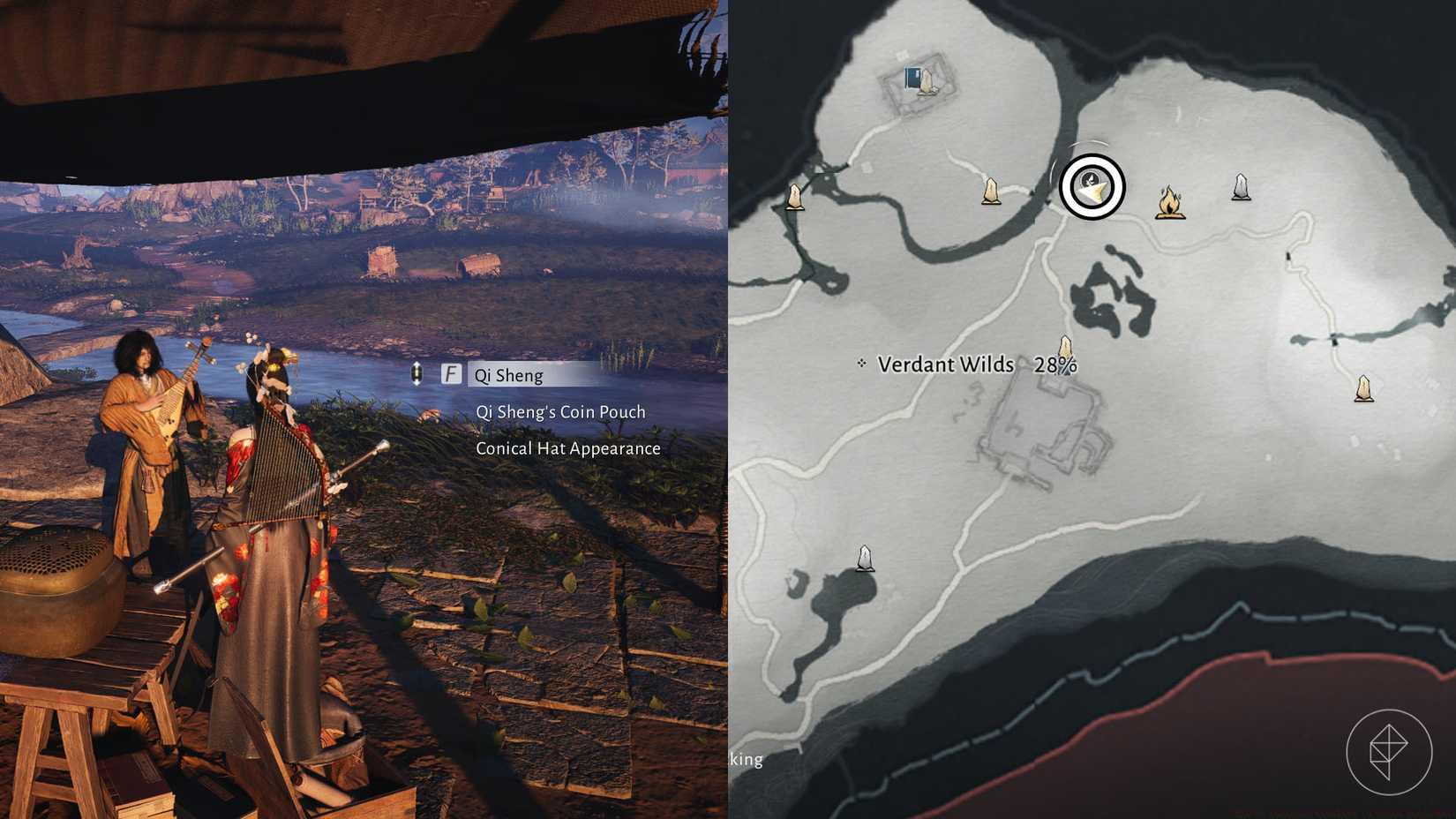Select the Conical Hat Appearance reward entry
Image resolution: width=1456 pixels, height=819 pixels.
click(568, 448)
